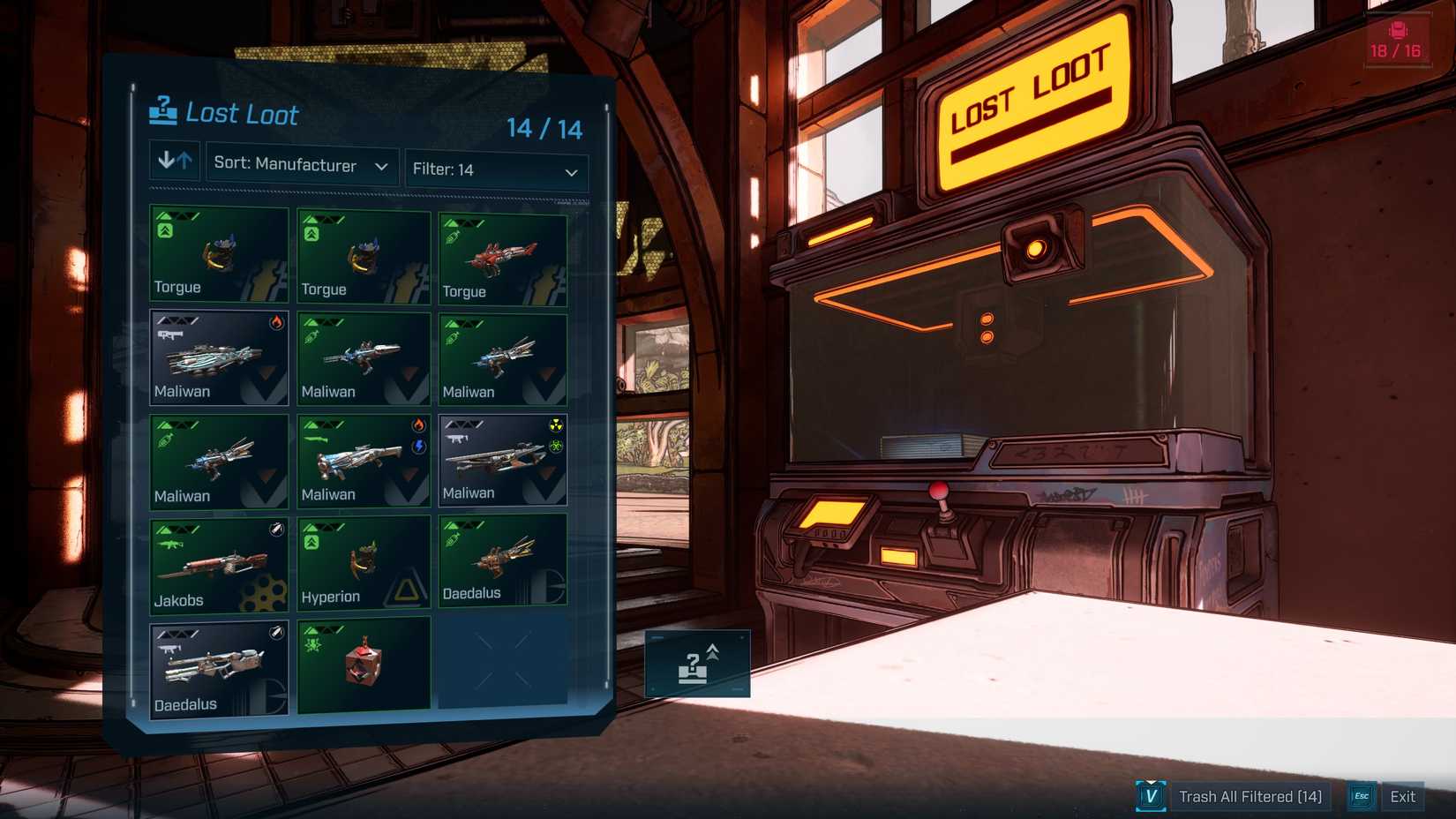Click the SMG silhouette icon on the top-left Maliwan card

pyautogui.click(x=169, y=336)
